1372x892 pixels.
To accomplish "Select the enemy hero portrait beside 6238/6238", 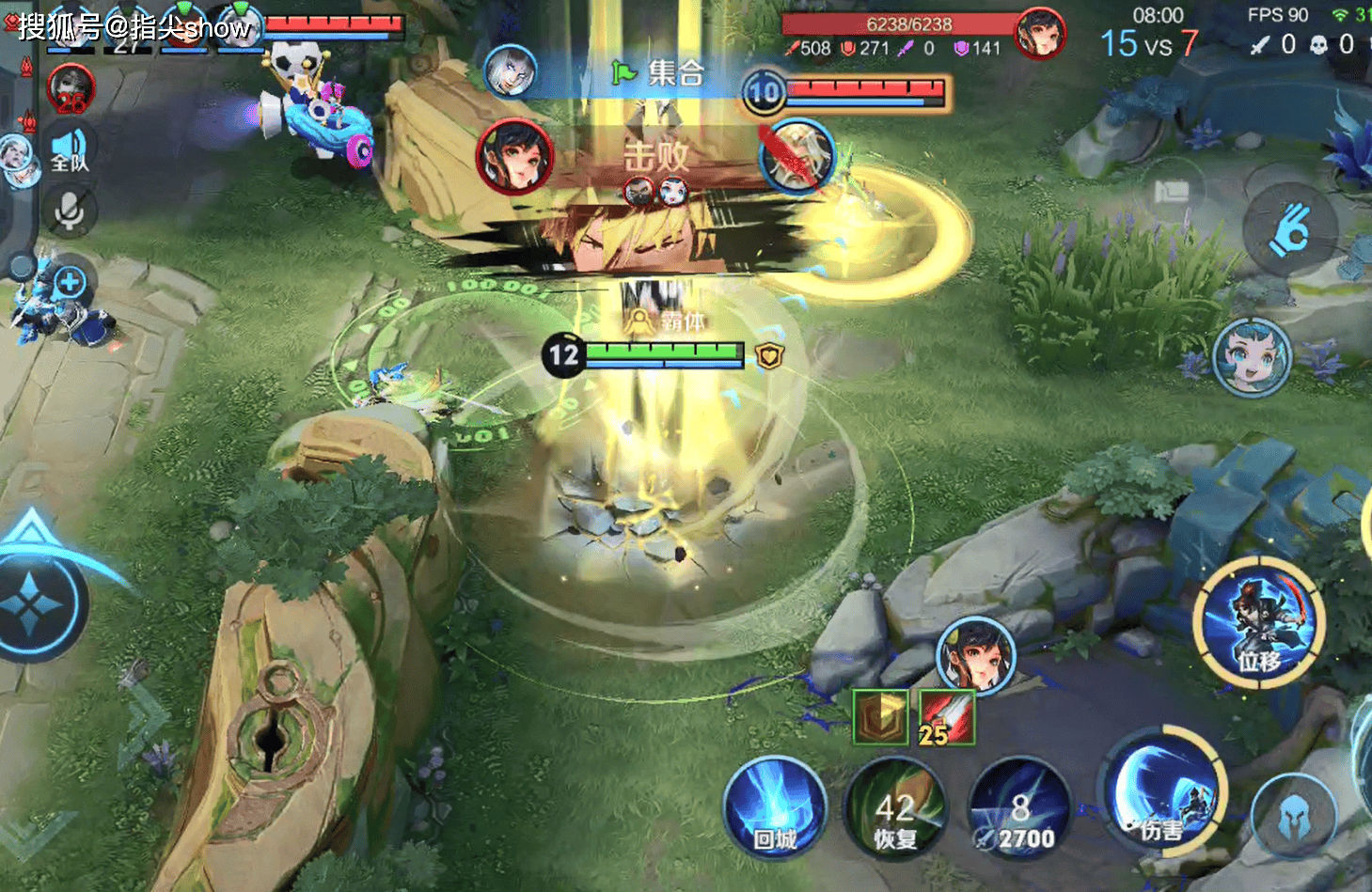I will (x=1040, y=34).
